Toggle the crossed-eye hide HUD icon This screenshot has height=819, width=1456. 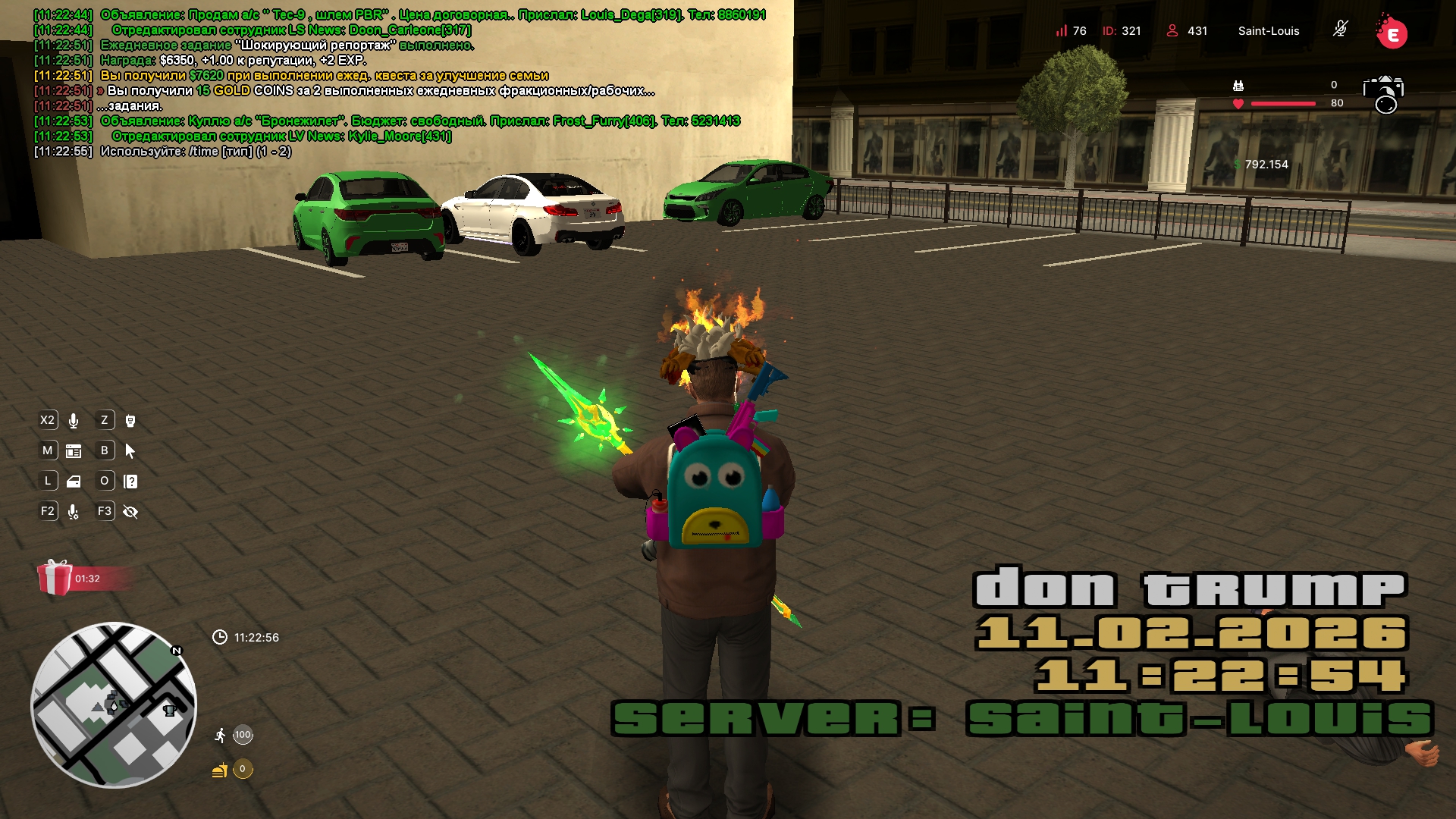coord(130,513)
